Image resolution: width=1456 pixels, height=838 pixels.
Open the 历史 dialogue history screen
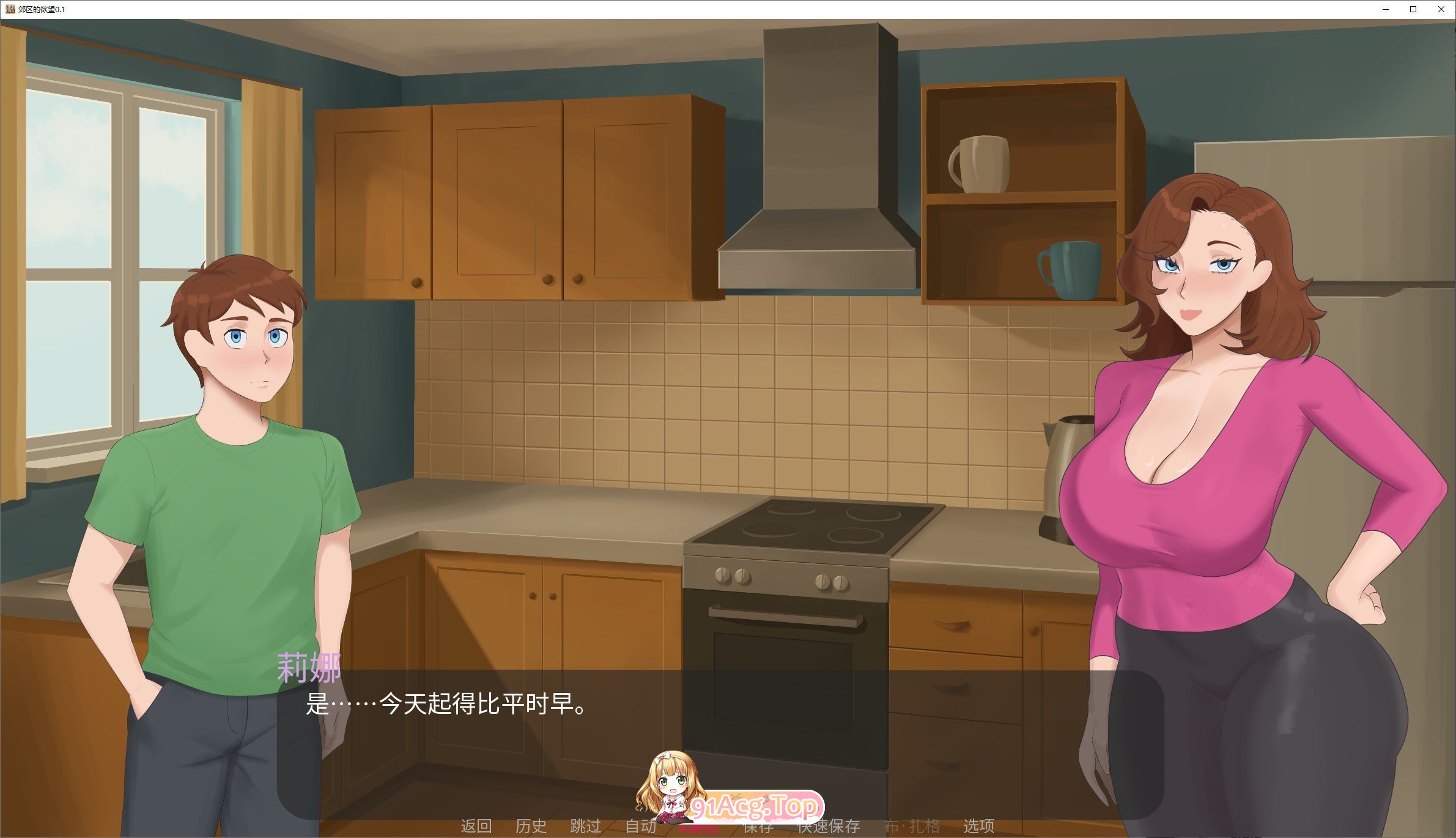coord(531,827)
